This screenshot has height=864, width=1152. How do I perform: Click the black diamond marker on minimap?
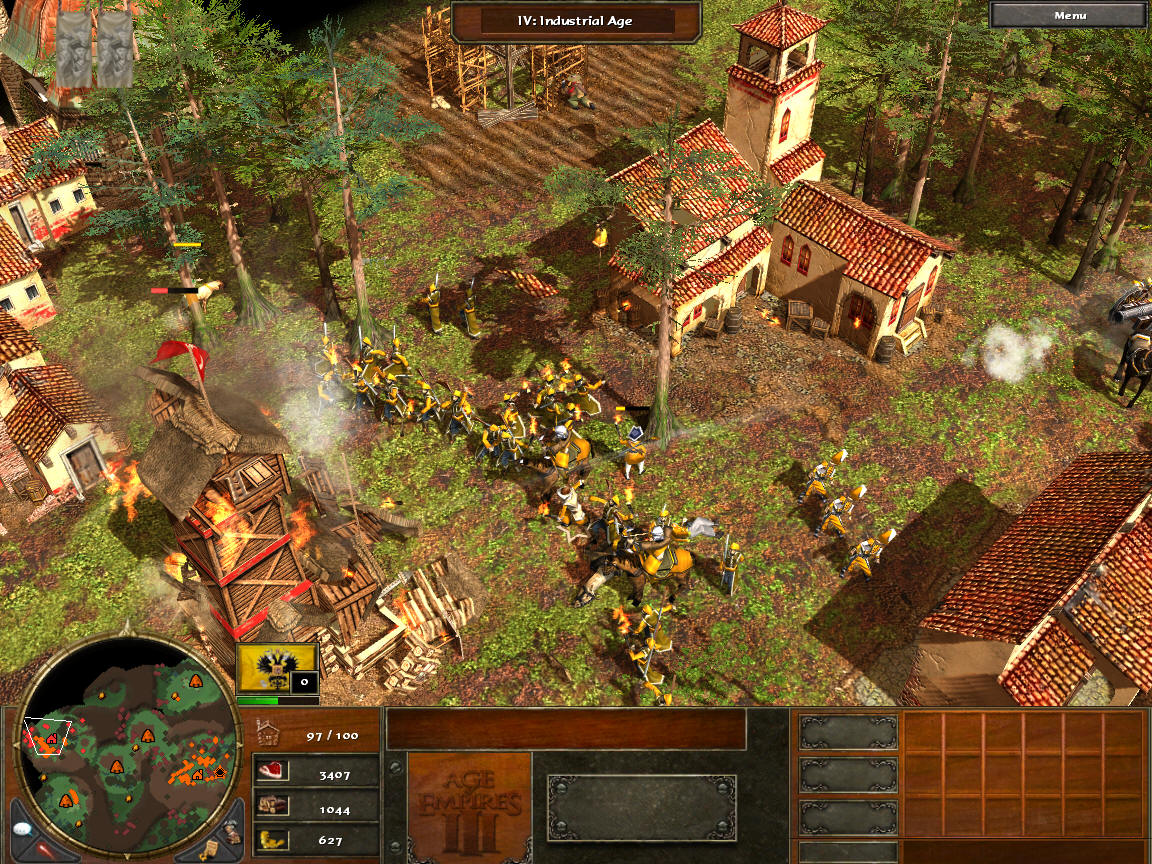coord(221,771)
